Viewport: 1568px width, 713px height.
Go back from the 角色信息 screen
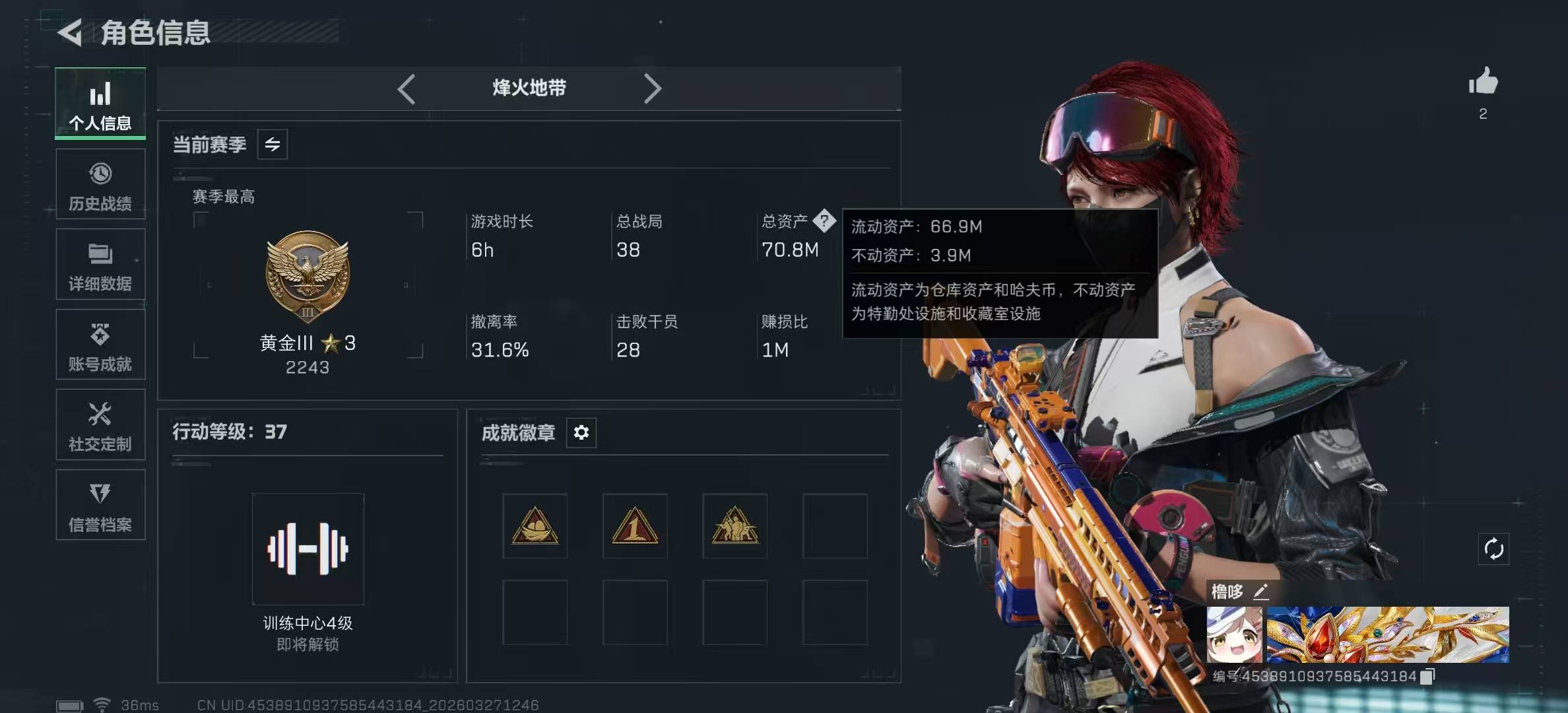coord(71,32)
